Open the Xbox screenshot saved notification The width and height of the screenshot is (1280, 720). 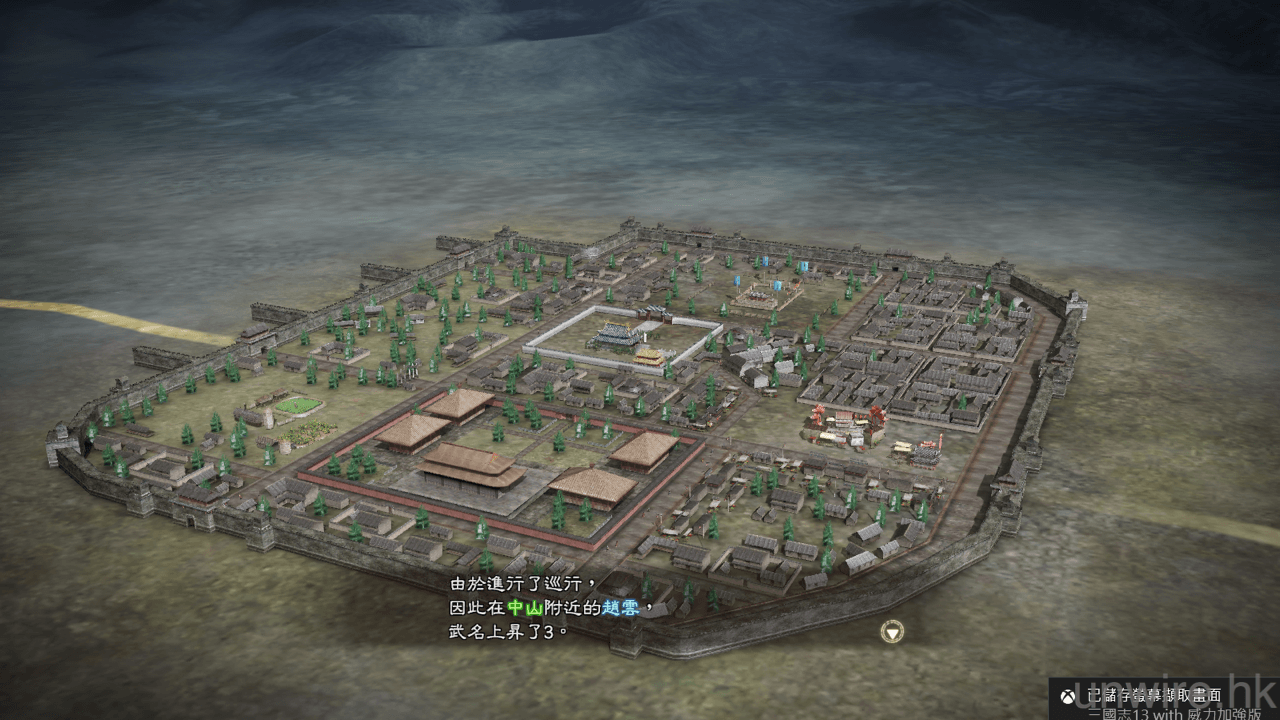coord(1160,697)
